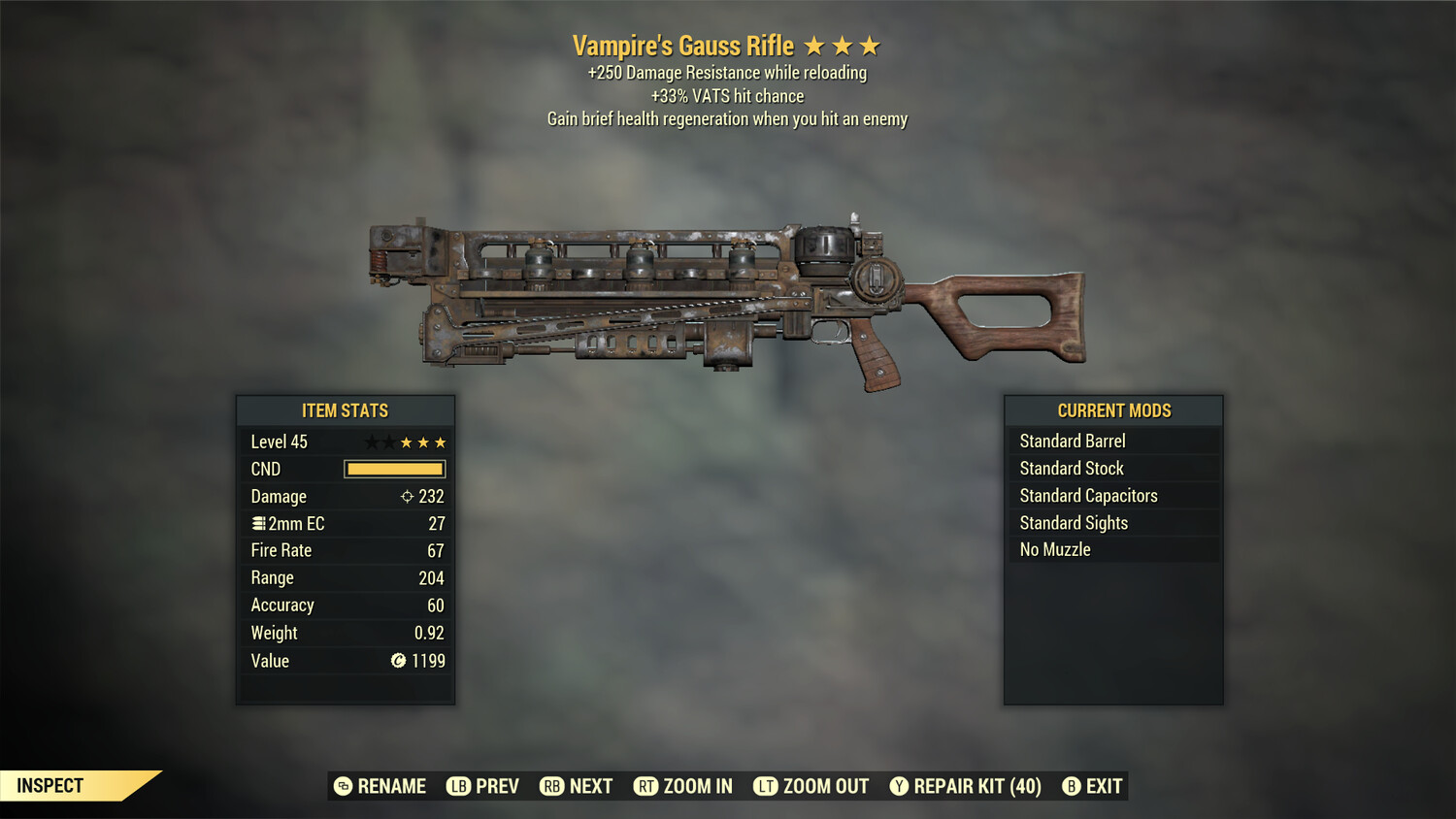Click the Item Stats panel header
Screen dimensions: 1456x819
346,410
